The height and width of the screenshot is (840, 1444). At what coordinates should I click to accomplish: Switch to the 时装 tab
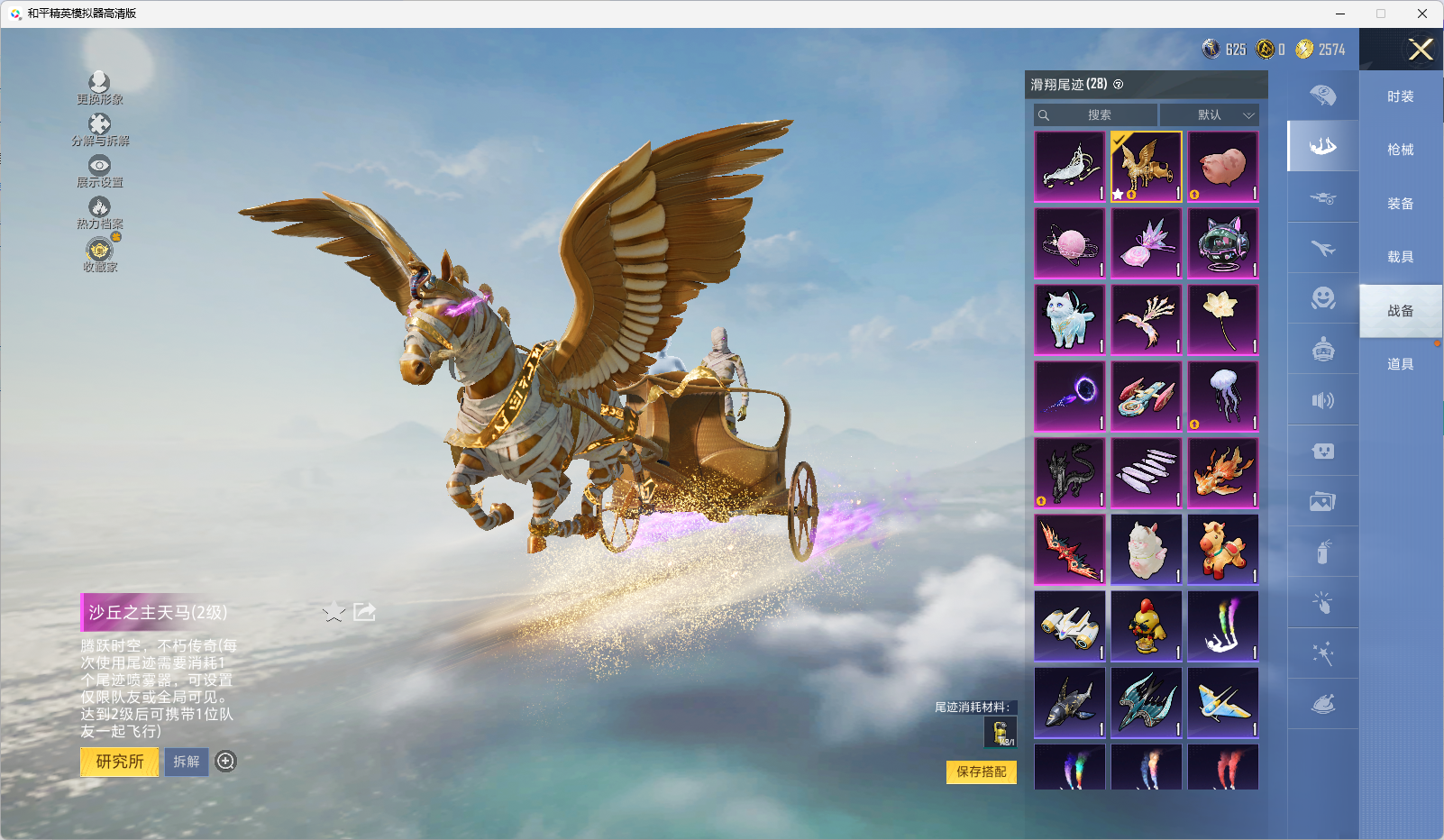(1400, 96)
